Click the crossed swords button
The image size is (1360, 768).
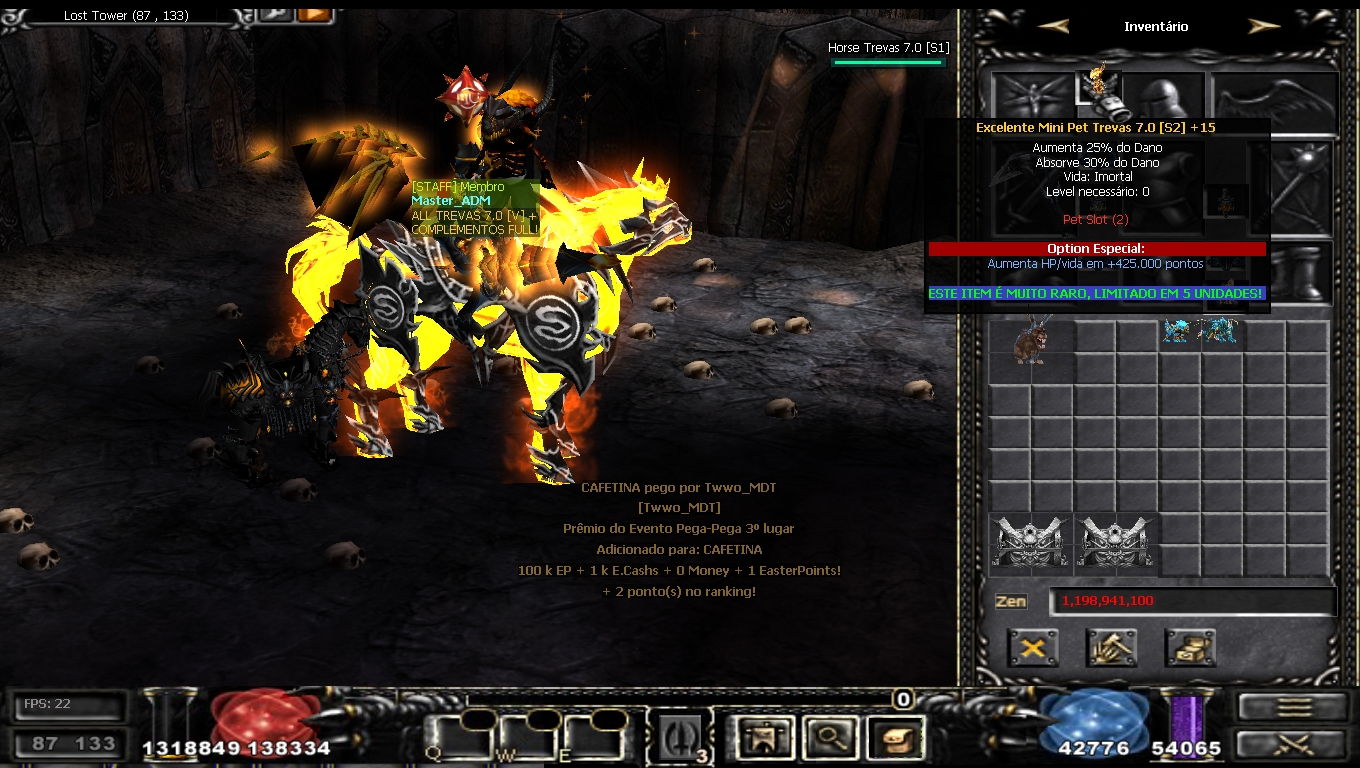[x=1294, y=745]
